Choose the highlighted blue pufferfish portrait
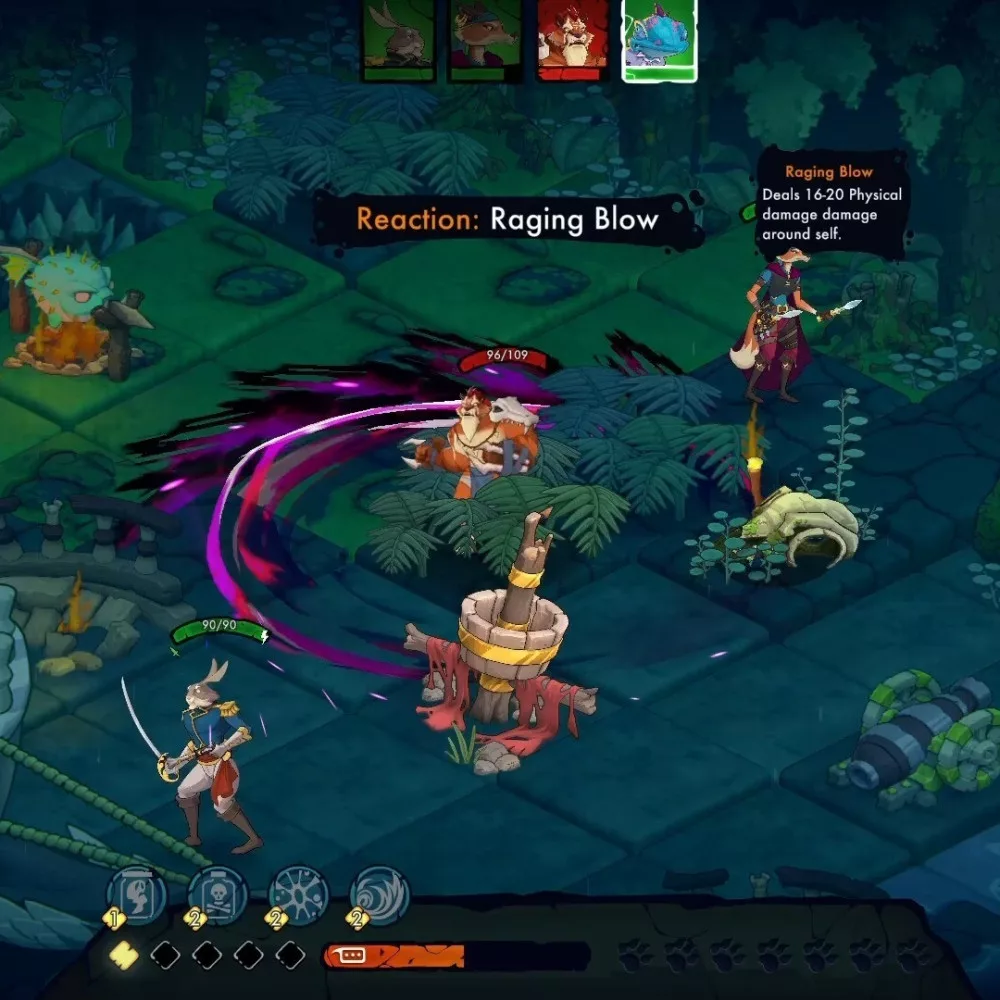The image size is (1000, 1000). (x=660, y=39)
